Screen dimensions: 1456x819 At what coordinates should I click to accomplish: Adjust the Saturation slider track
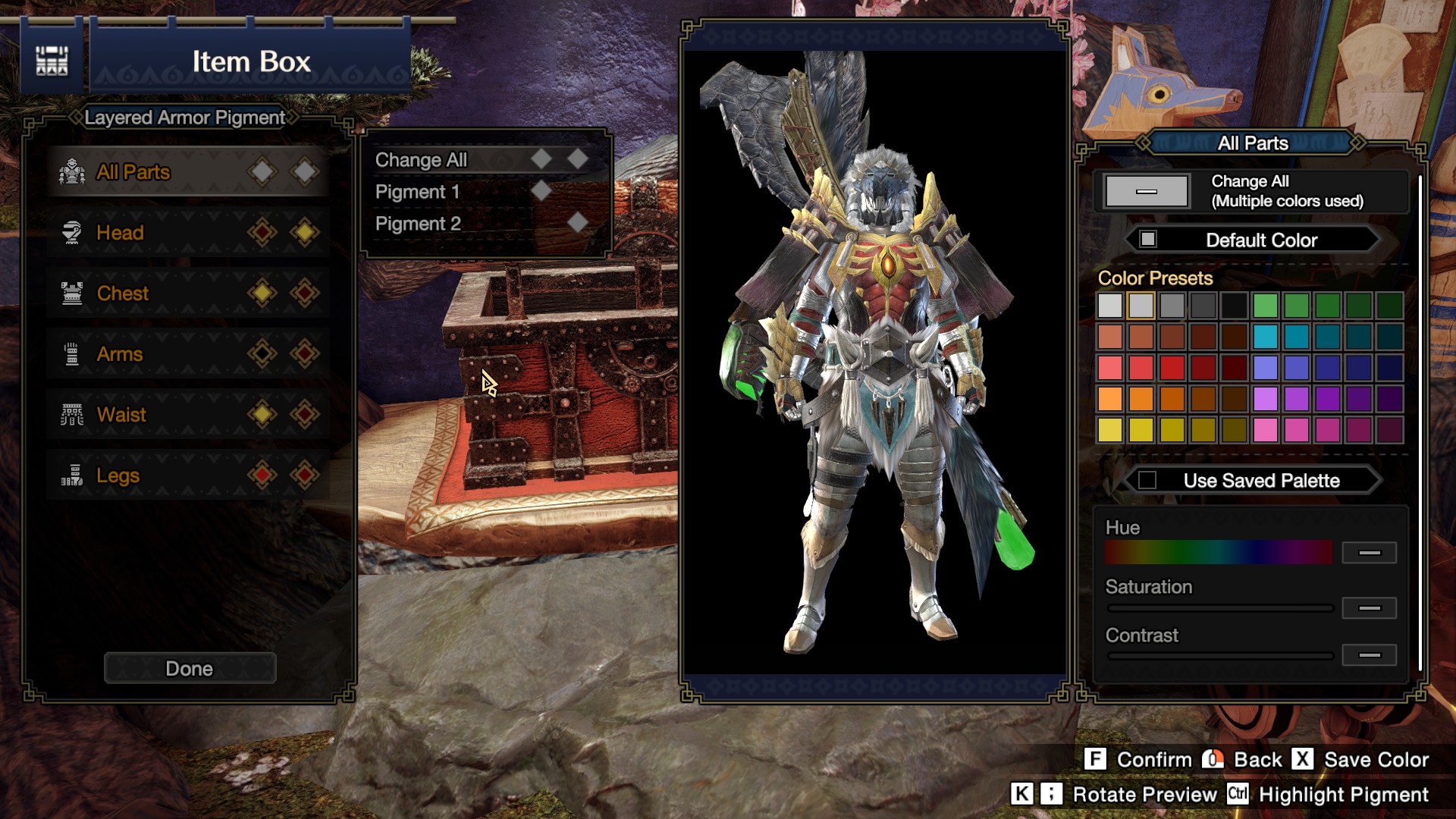[1219, 608]
